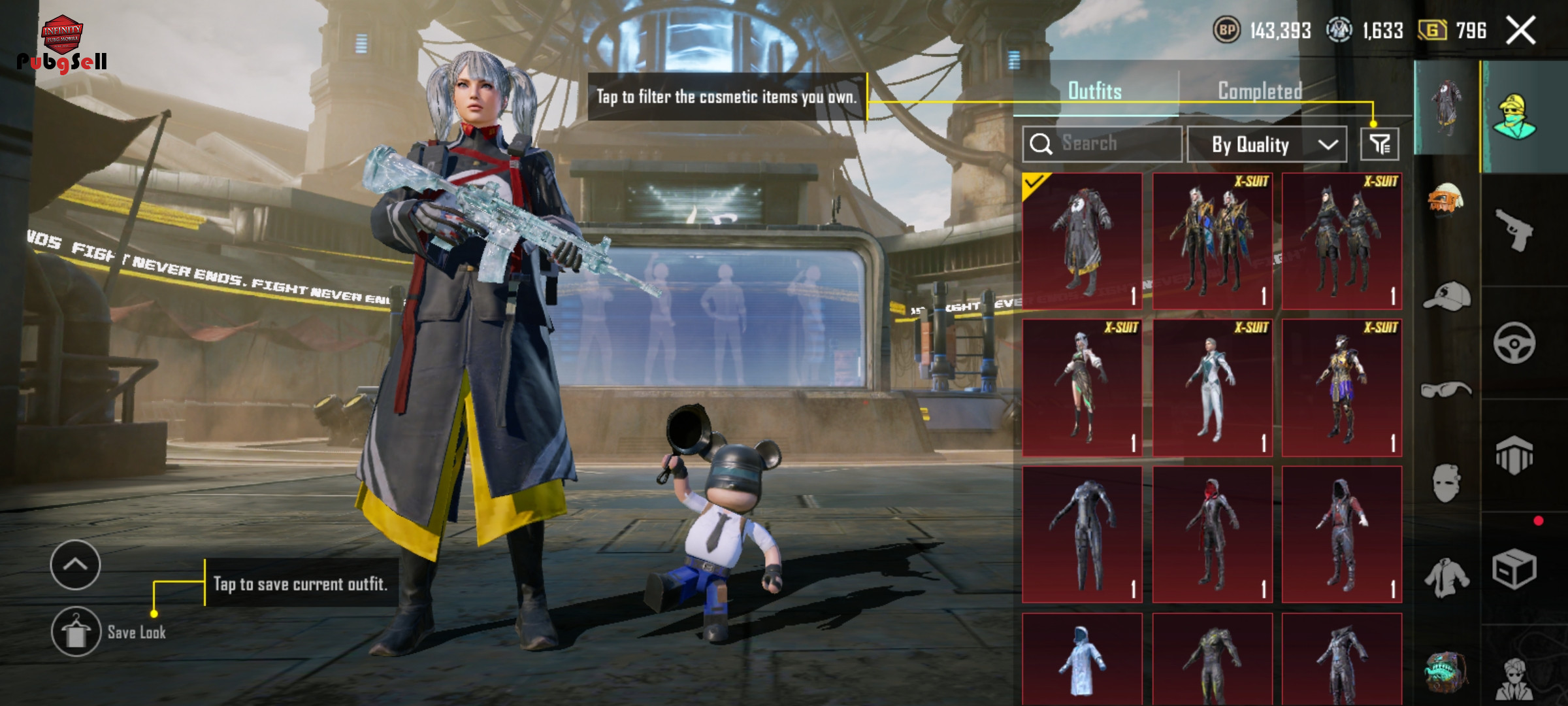
Task: Open the steering wheel vehicle category
Action: coord(1514,343)
